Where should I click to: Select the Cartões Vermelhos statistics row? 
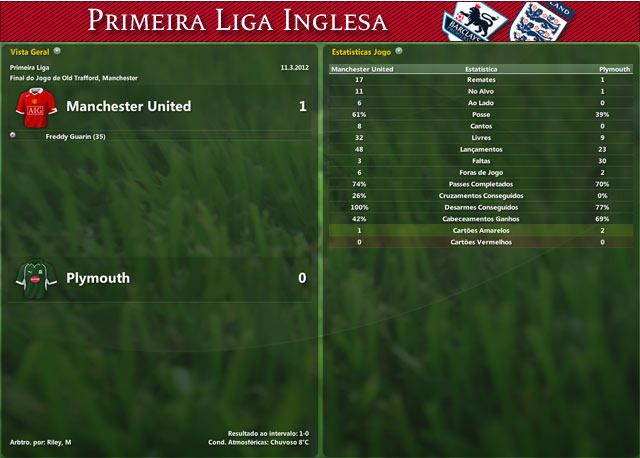coord(481,242)
